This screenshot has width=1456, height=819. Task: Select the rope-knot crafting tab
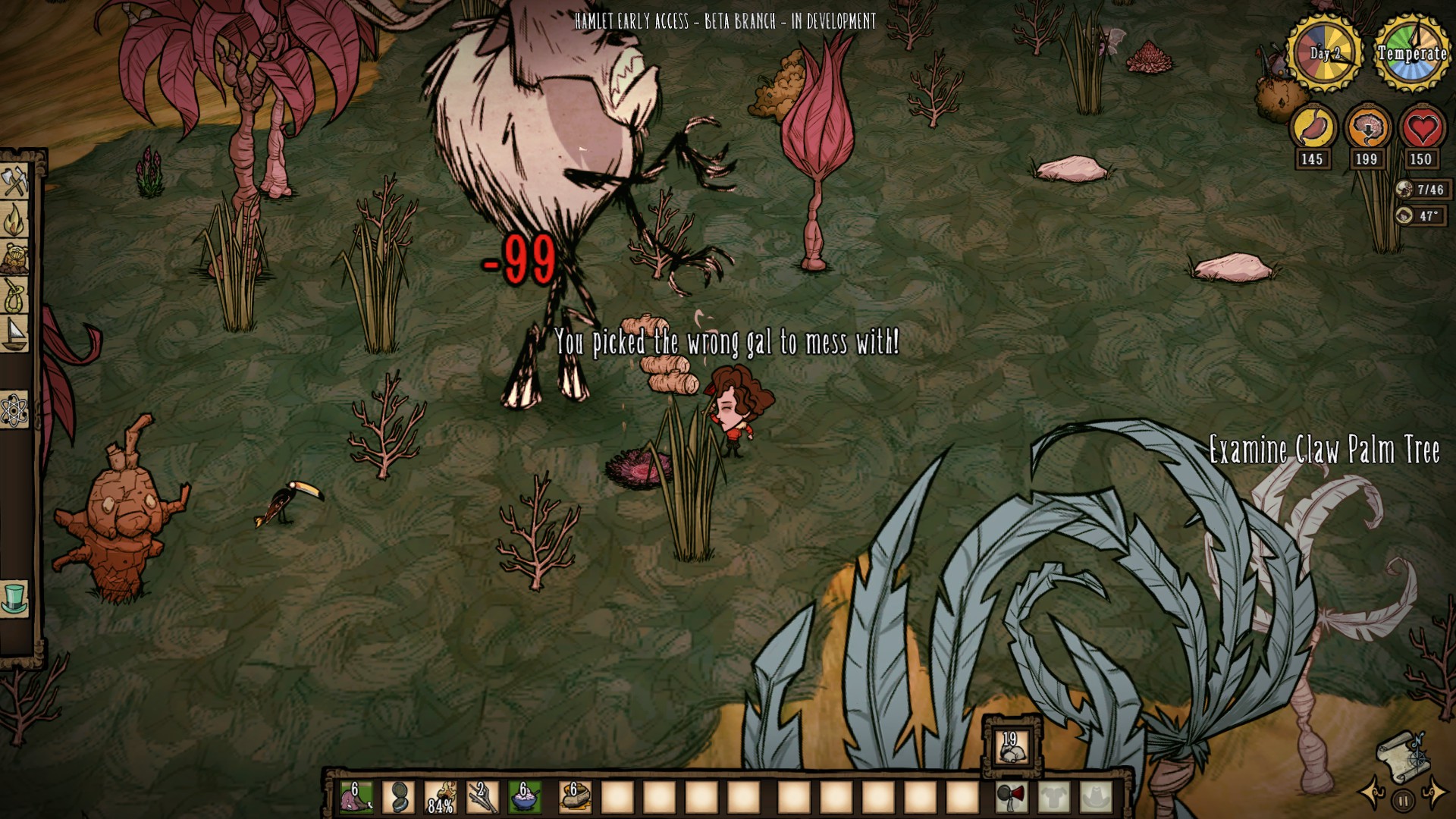coord(14,296)
